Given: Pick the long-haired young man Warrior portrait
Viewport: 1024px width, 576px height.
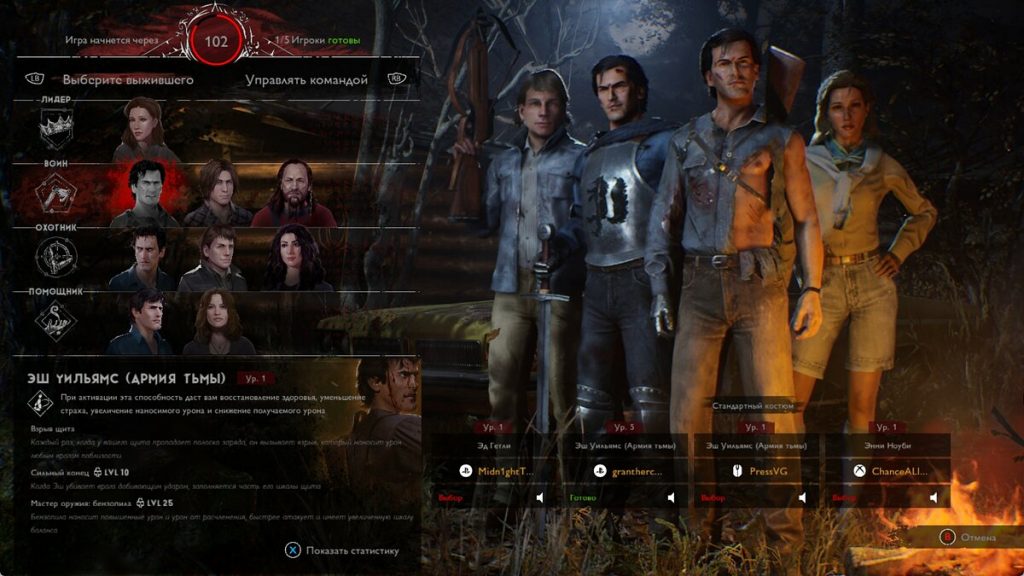Looking at the screenshot, I should (215, 192).
